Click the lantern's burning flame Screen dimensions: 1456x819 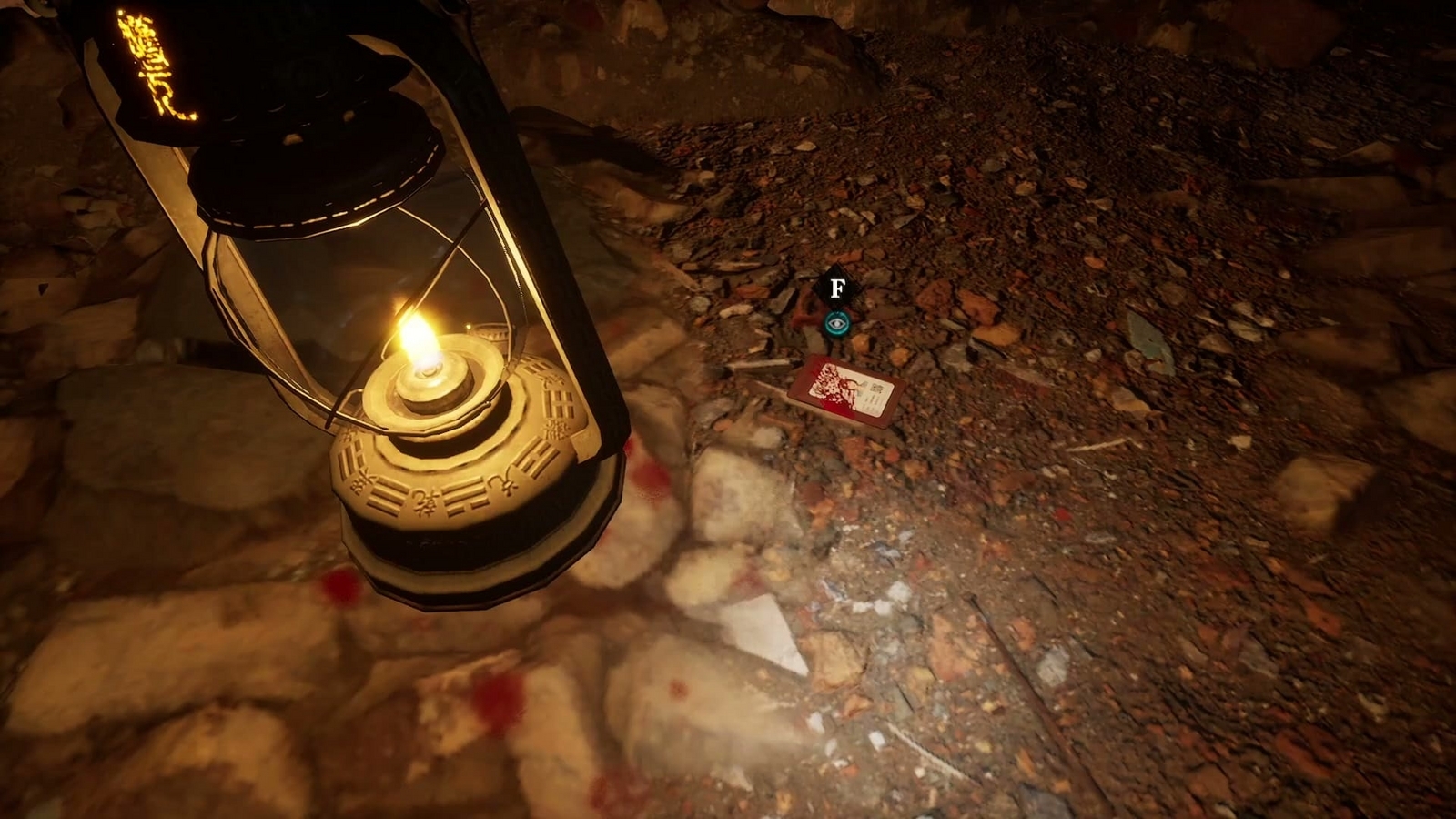pyautogui.click(x=419, y=337)
